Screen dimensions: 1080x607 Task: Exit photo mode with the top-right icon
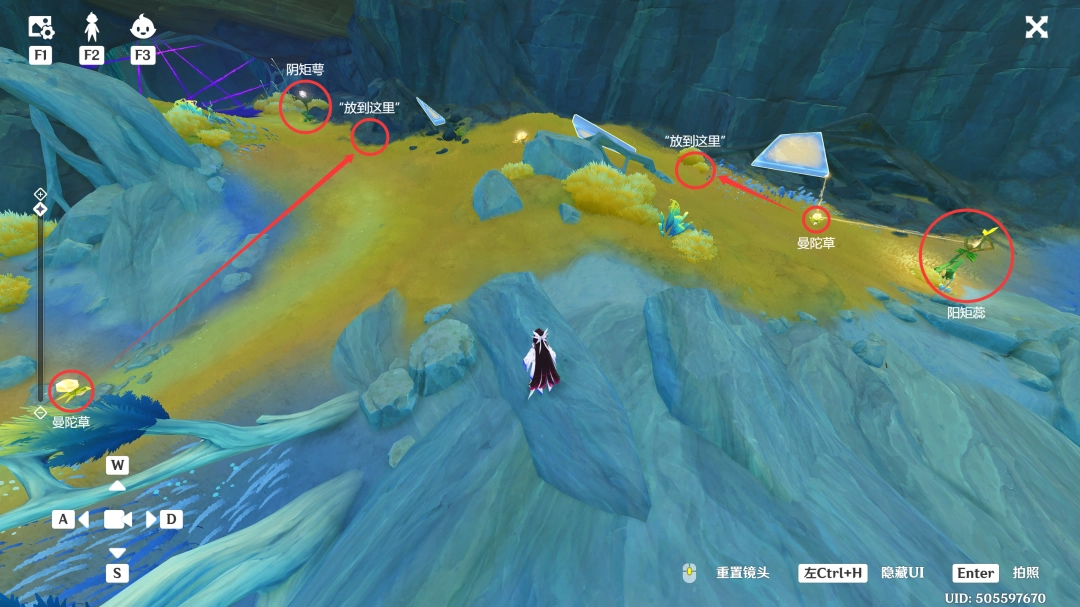[x=1036, y=27]
